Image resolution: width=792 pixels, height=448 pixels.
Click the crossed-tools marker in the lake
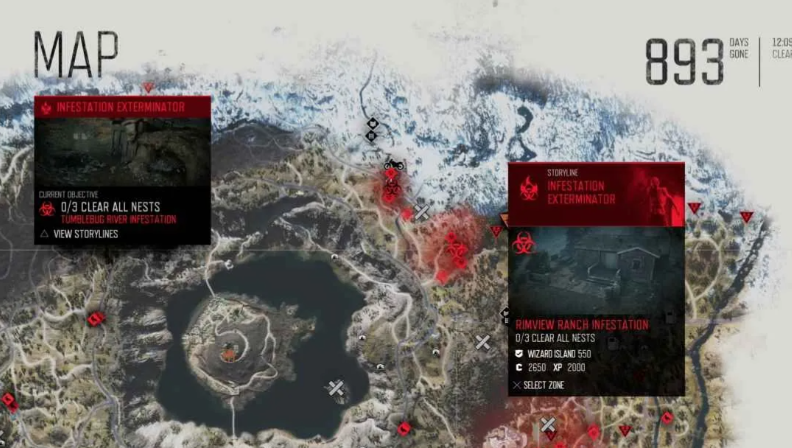click(x=336, y=388)
